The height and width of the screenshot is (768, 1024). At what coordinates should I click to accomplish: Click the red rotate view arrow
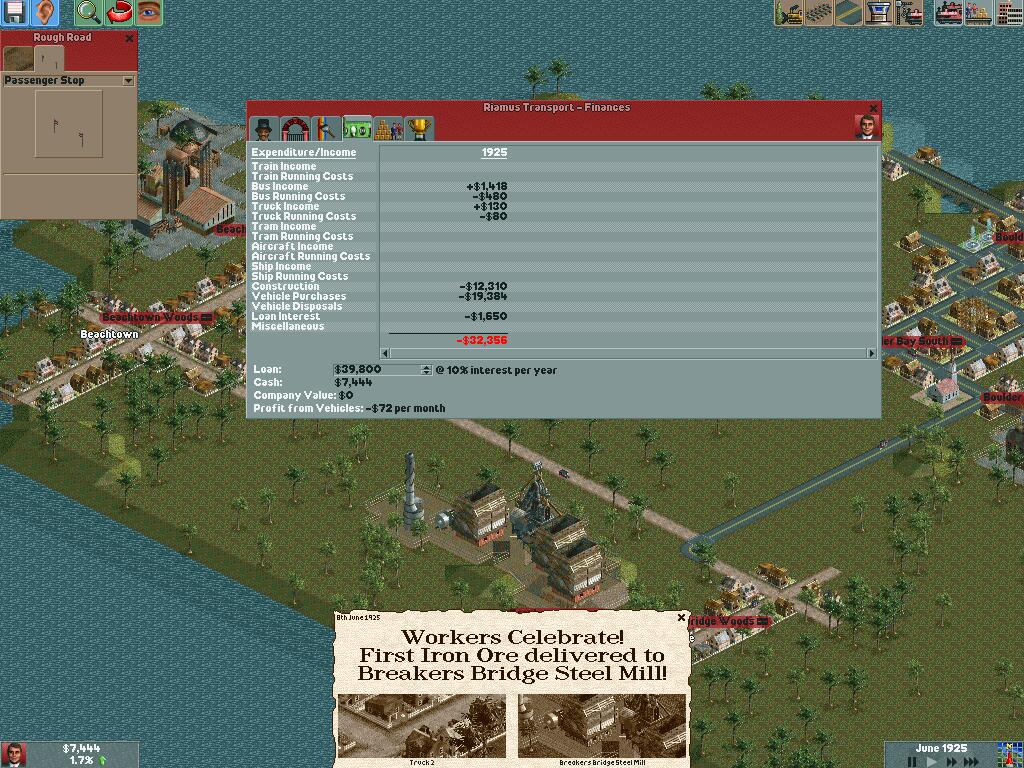pyautogui.click(x=119, y=12)
